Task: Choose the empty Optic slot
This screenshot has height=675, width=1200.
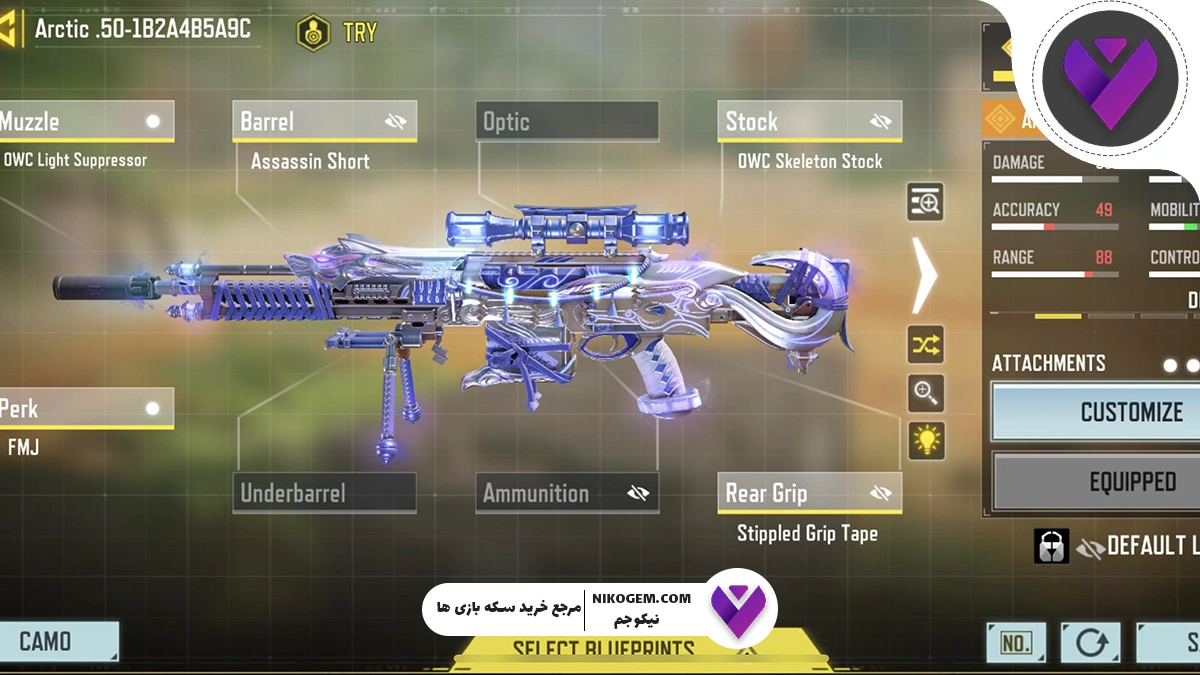Action: (x=567, y=122)
